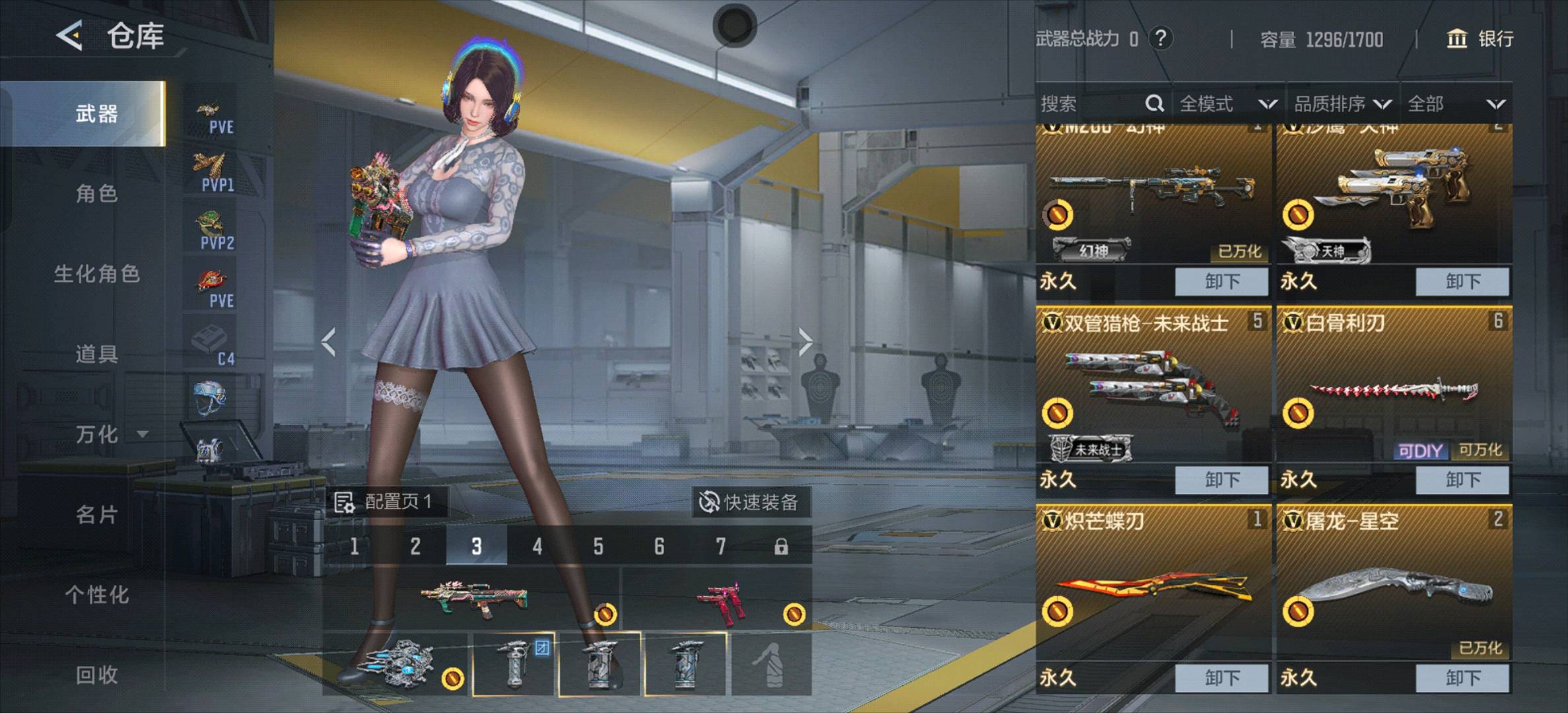The width and height of the screenshot is (1568, 713).
Task: Open the 品质排序 sorting dropdown
Action: pyautogui.click(x=1342, y=104)
